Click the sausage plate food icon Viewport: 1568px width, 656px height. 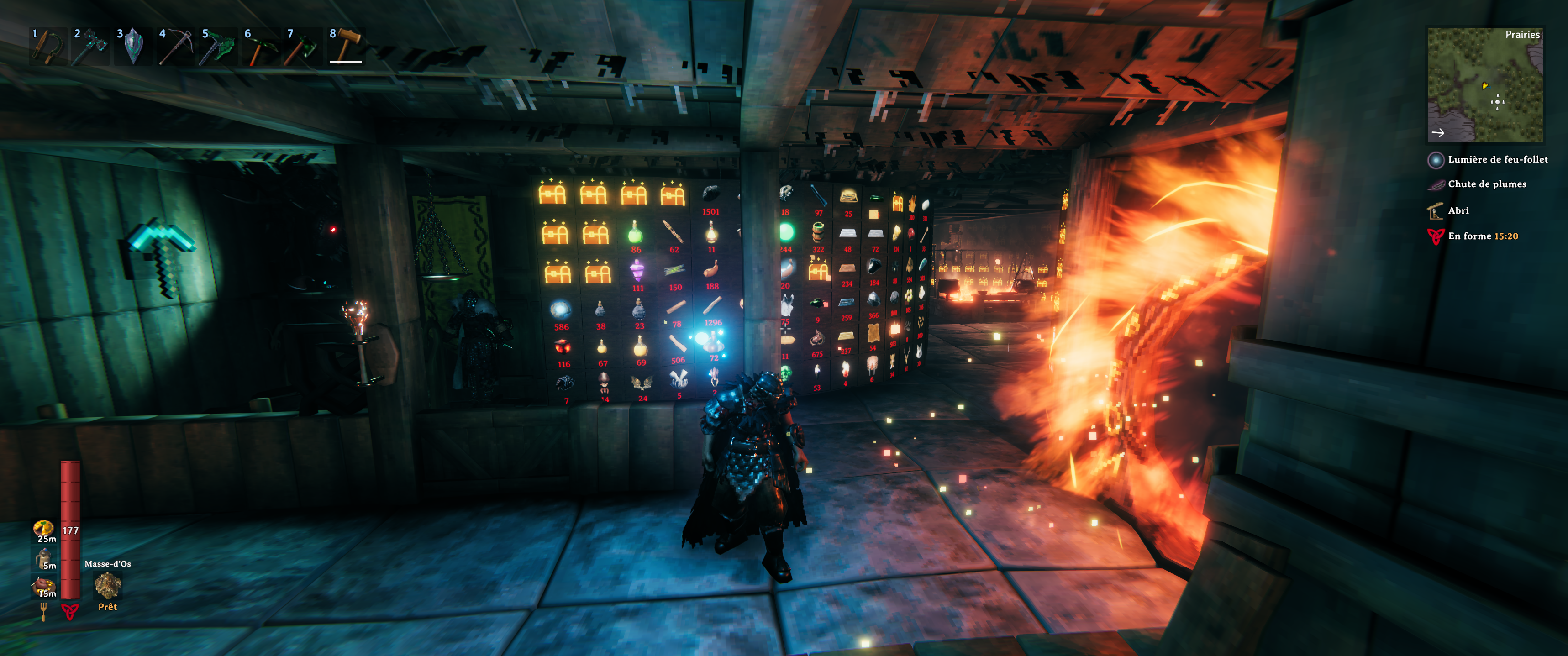[x=44, y=585]
